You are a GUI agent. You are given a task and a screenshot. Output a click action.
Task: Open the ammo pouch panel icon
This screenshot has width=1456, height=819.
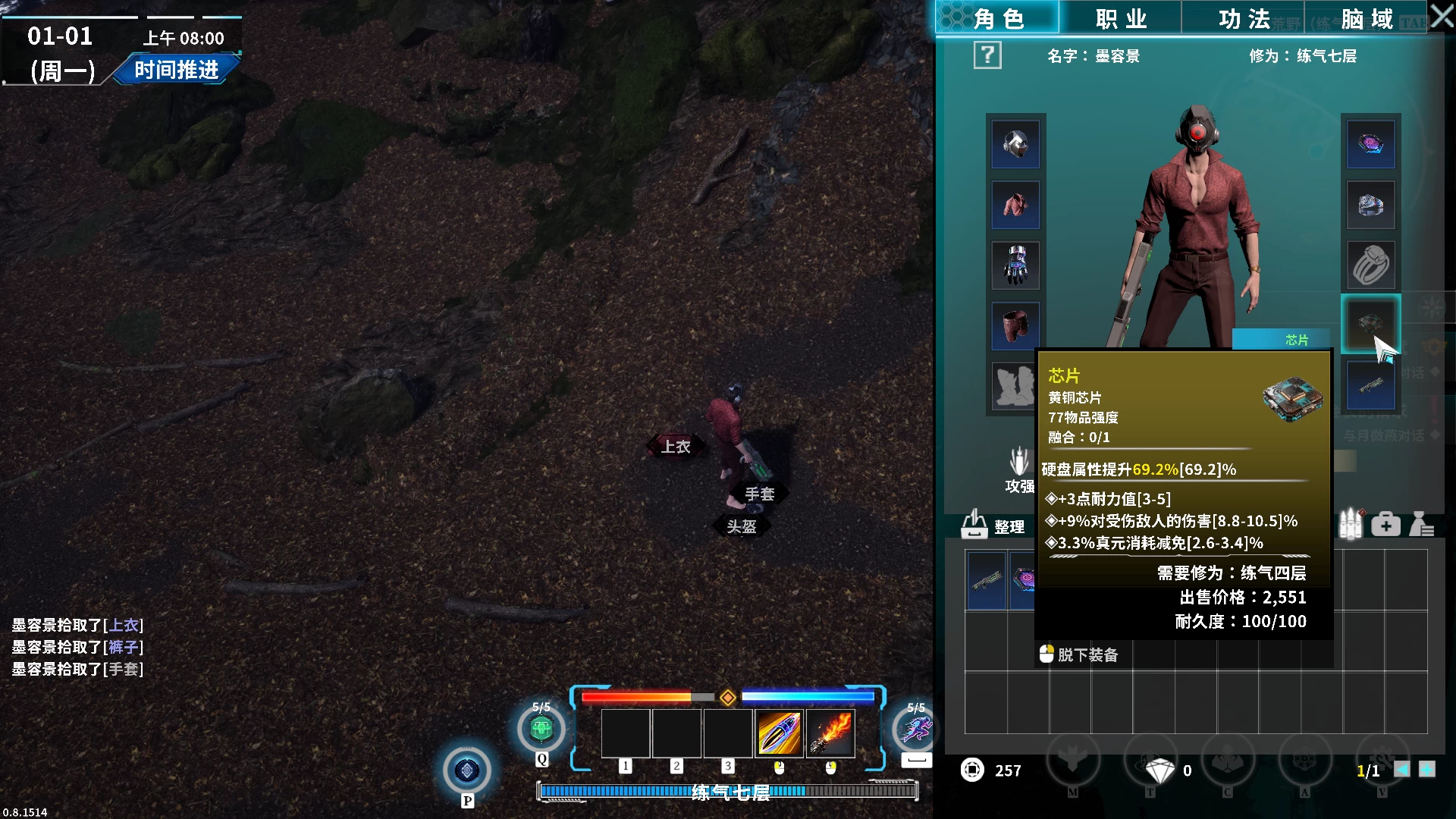pyautogui.click(x=1349, y=522)
